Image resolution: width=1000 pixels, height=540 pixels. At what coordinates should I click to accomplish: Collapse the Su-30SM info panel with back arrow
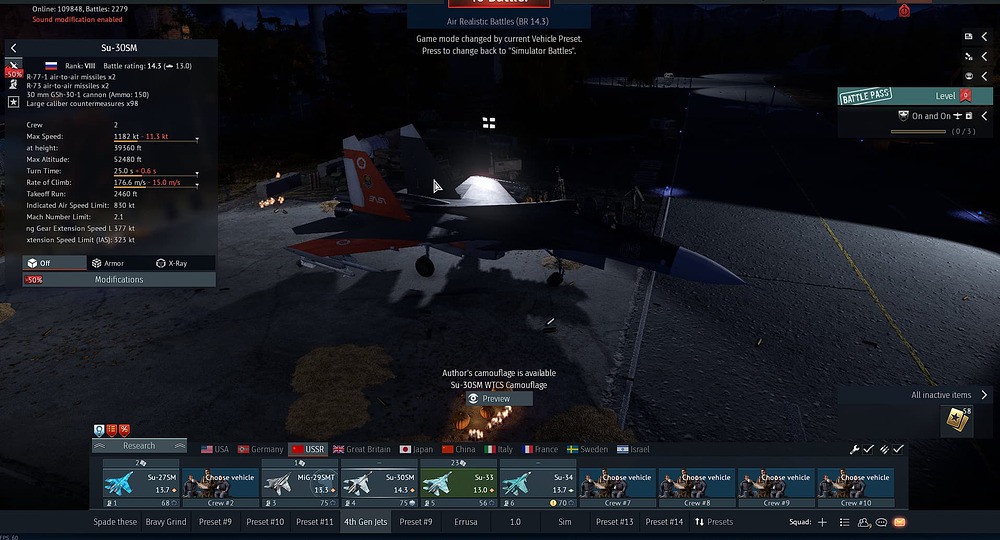[x=13, y=48]
